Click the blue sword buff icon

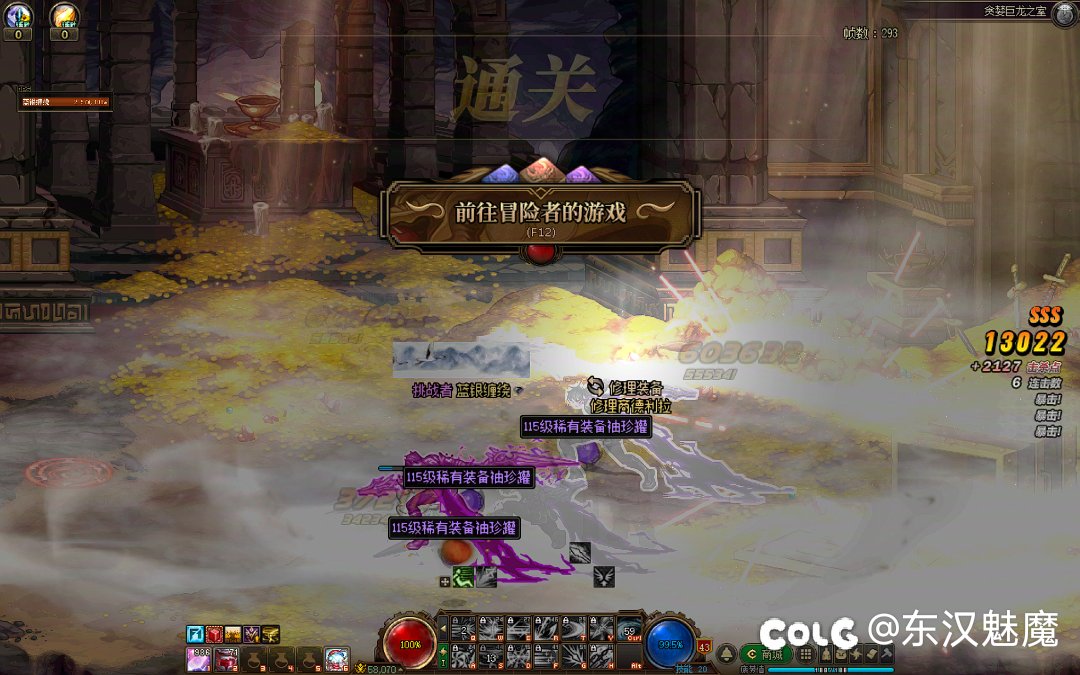click(x=196, y=635)
